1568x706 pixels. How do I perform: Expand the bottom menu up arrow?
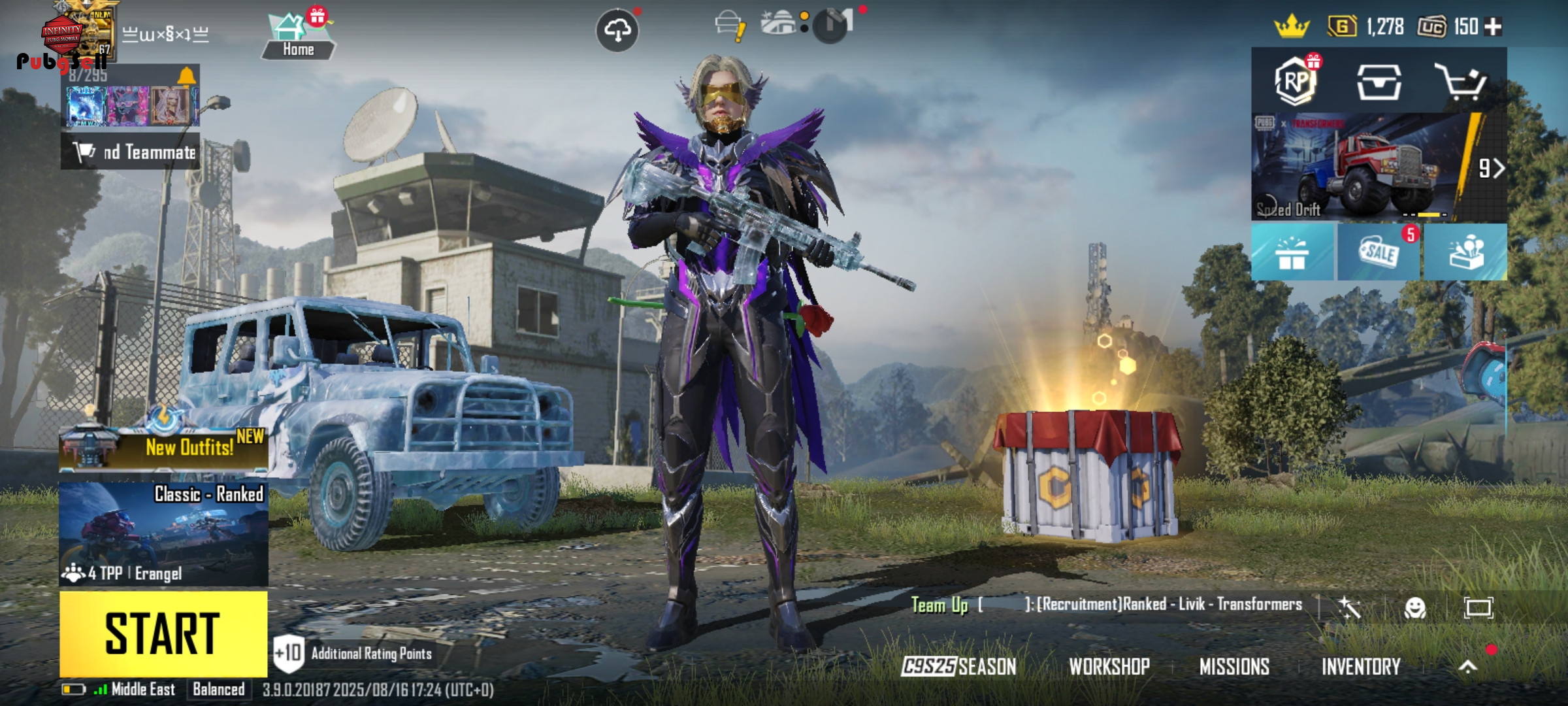(1468, 667)
